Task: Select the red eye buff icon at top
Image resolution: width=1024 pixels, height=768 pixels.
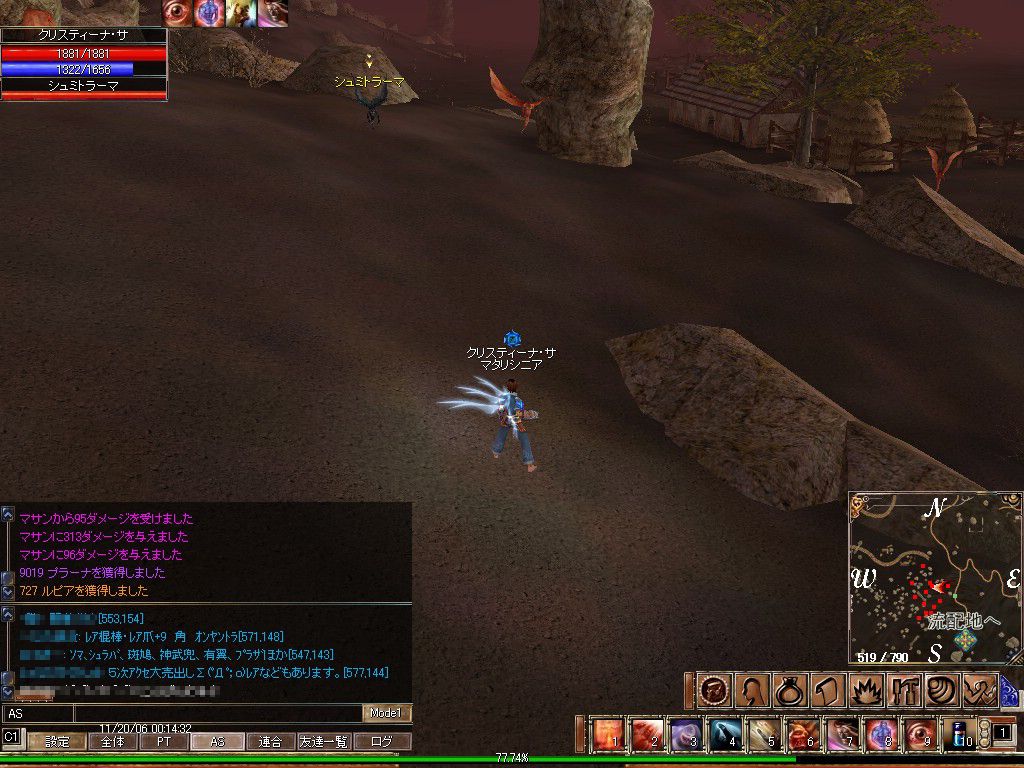Action: point(177,13)
